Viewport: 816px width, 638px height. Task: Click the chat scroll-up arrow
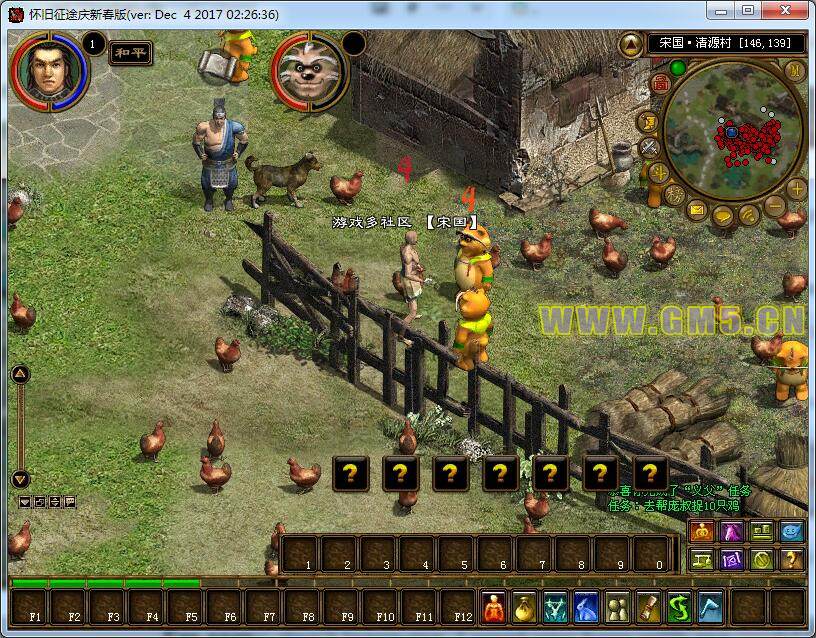point(21,374)
